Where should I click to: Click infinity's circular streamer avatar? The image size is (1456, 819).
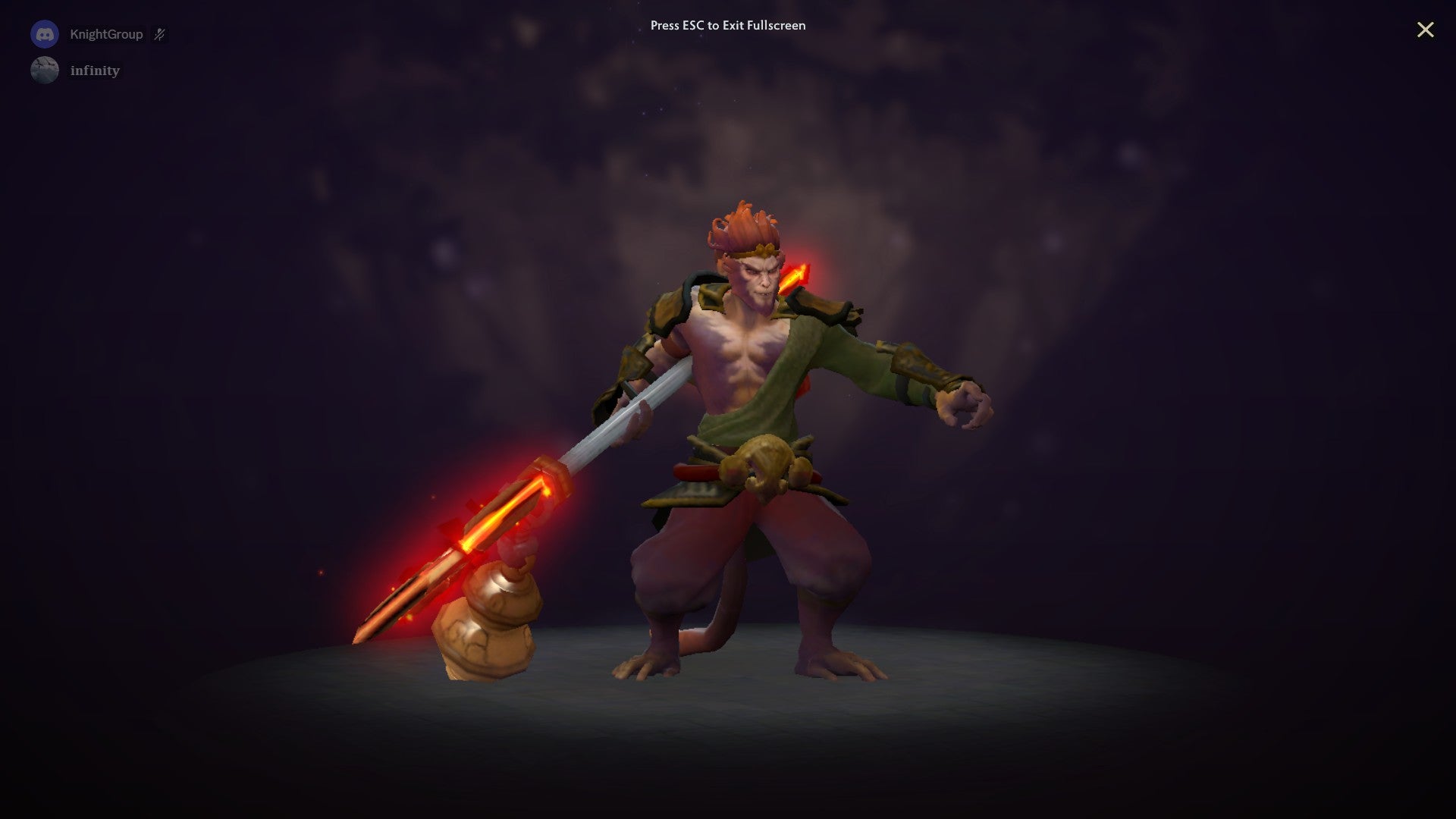[x=44, y=70]
